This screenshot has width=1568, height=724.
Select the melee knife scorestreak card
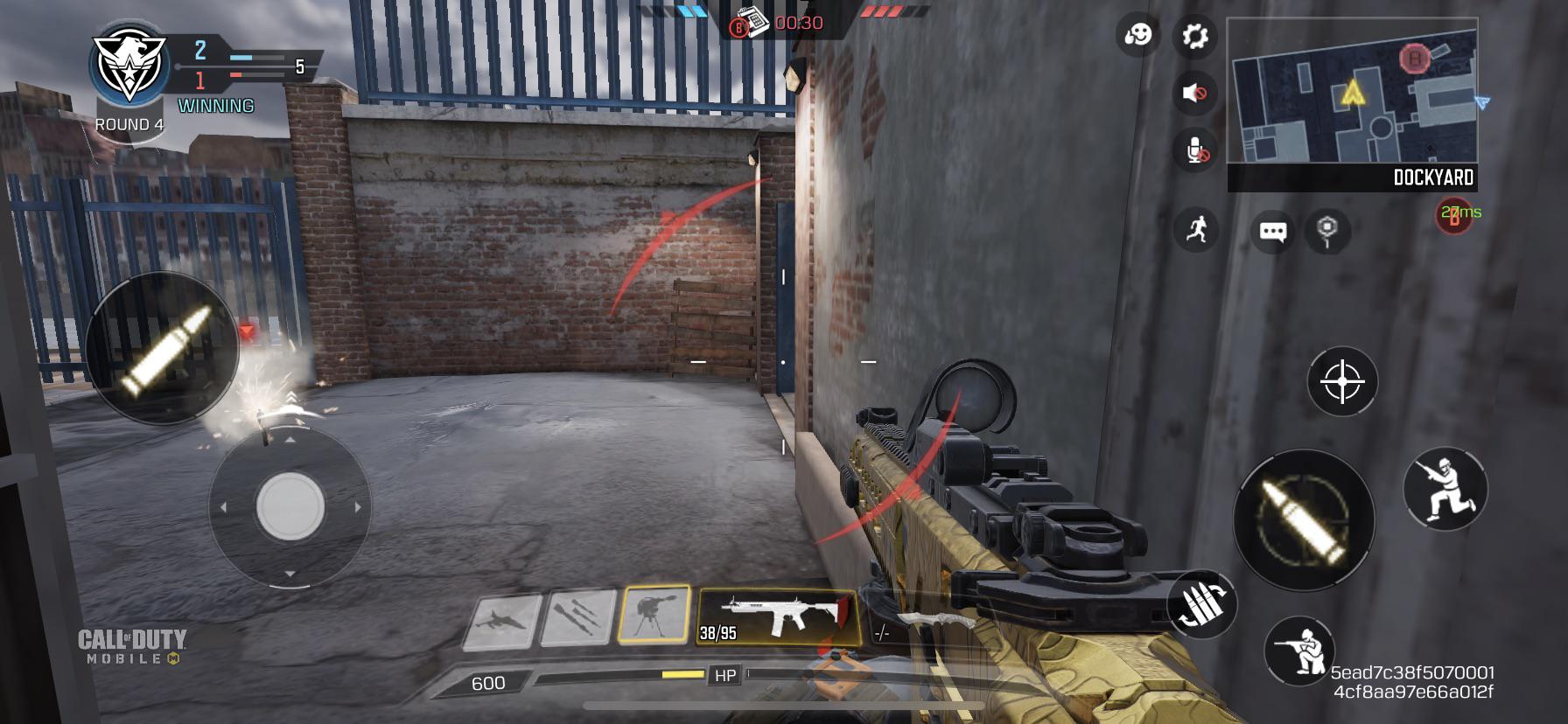tap(578, 615)
